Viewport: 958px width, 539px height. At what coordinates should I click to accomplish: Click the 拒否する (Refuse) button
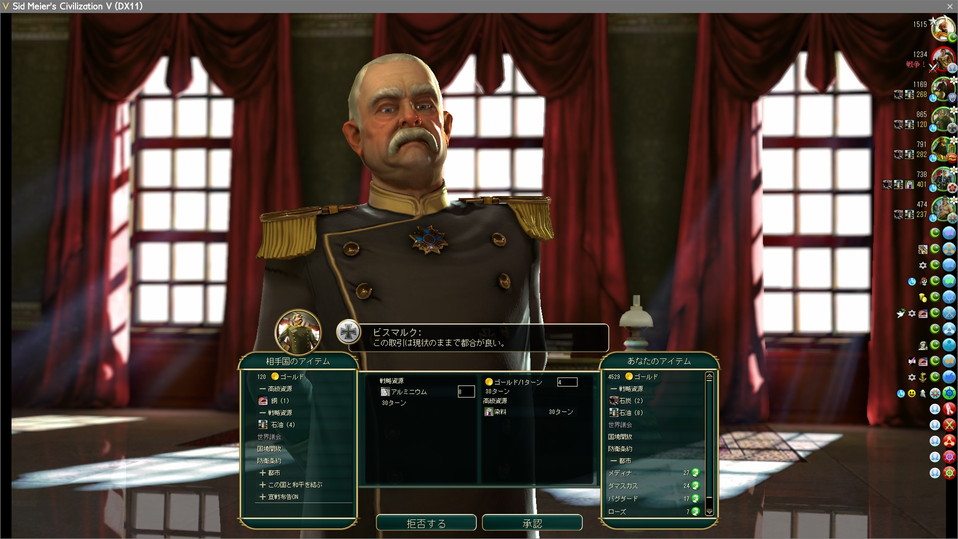(426, 523)
